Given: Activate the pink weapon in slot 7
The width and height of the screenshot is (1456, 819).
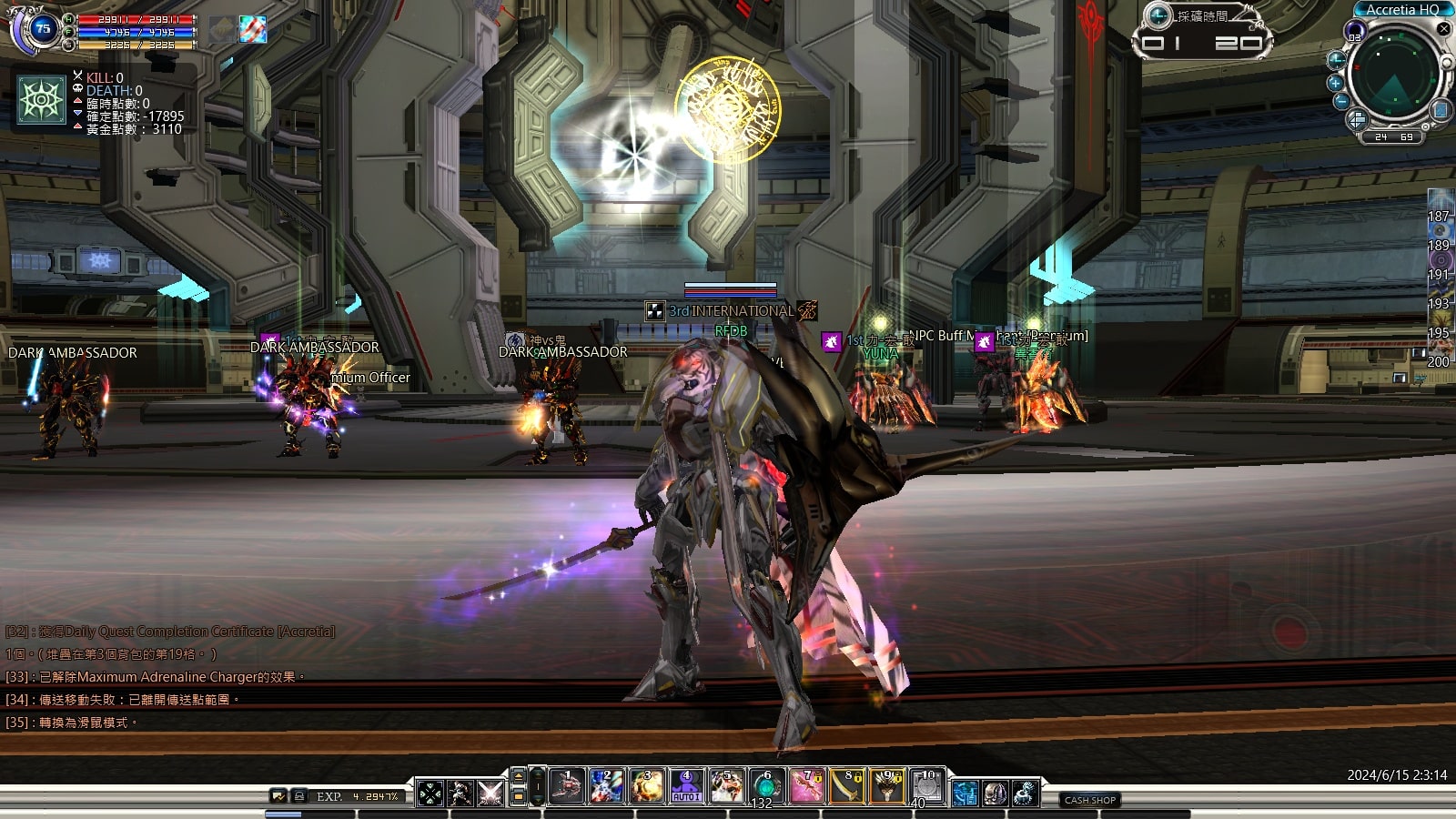Looking at the screenshot, I should (x=807, y=787).
